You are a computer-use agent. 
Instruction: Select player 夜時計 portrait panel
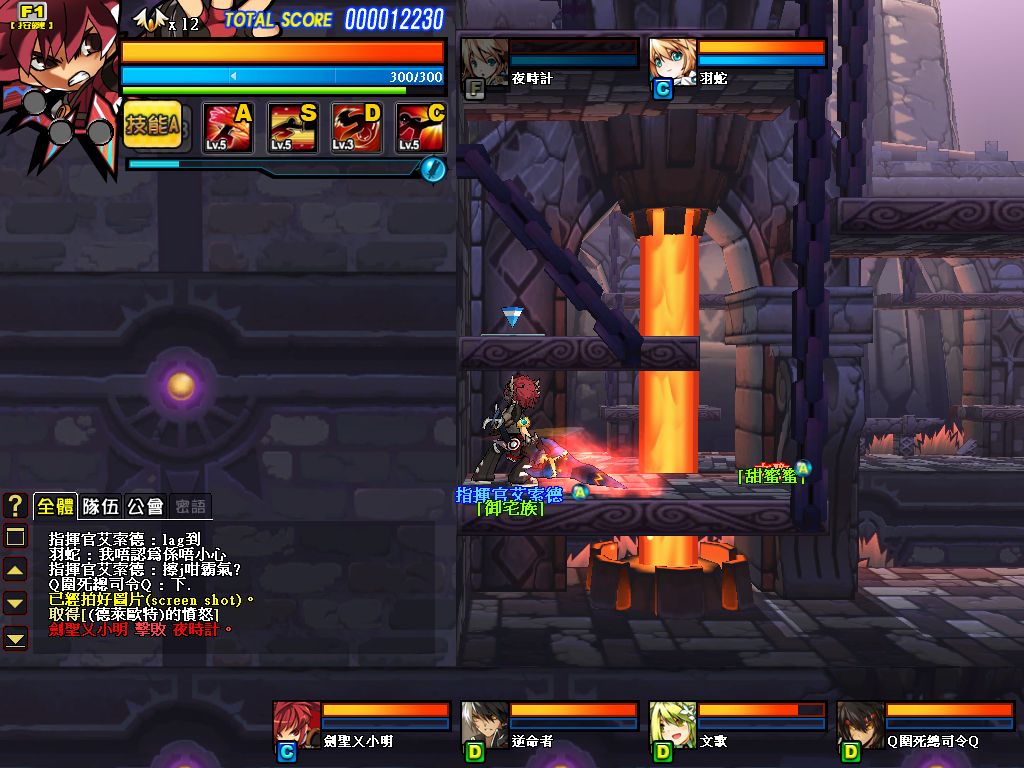pyautogui.click(x=486, y=61)
